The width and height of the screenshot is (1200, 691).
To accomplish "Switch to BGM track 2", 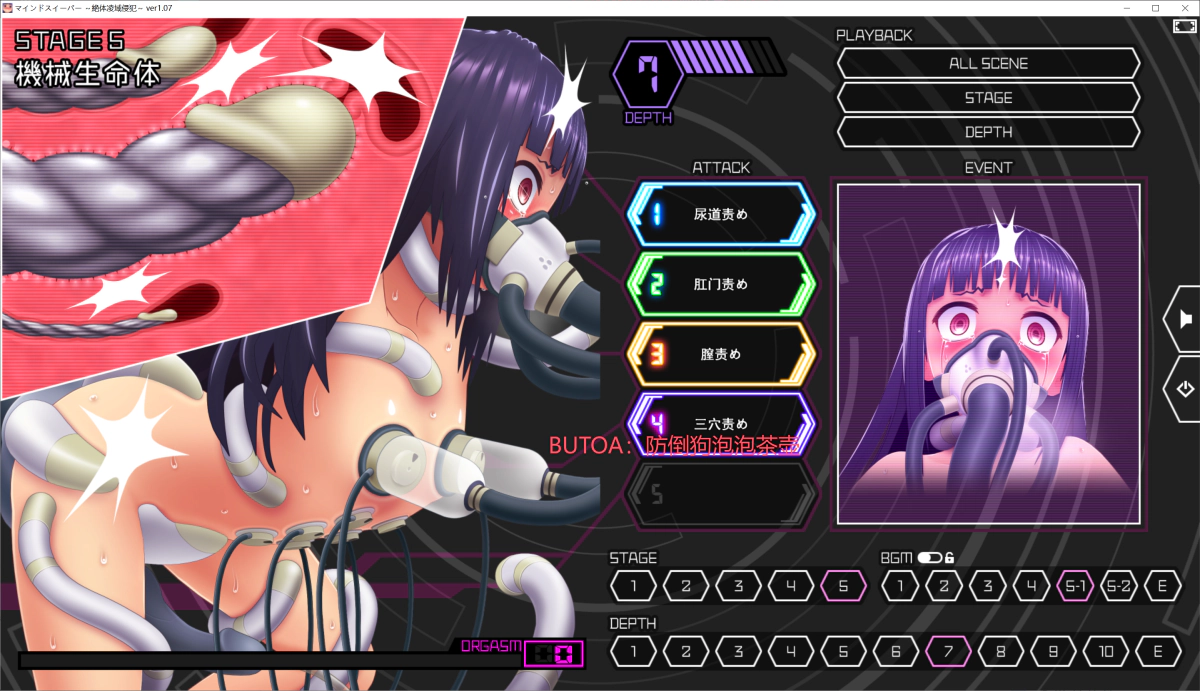I will tap(943, 586).
